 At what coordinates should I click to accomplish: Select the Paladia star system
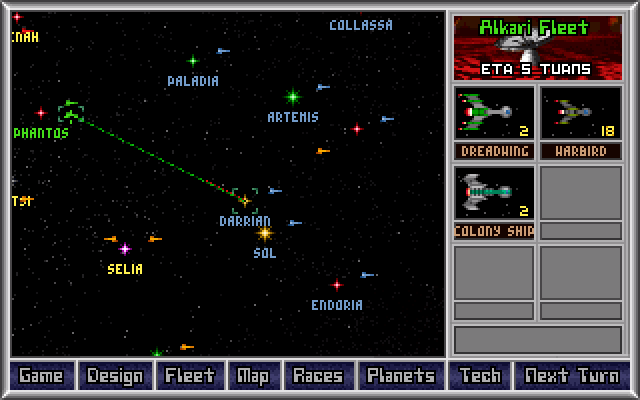(x=193, y=61)
